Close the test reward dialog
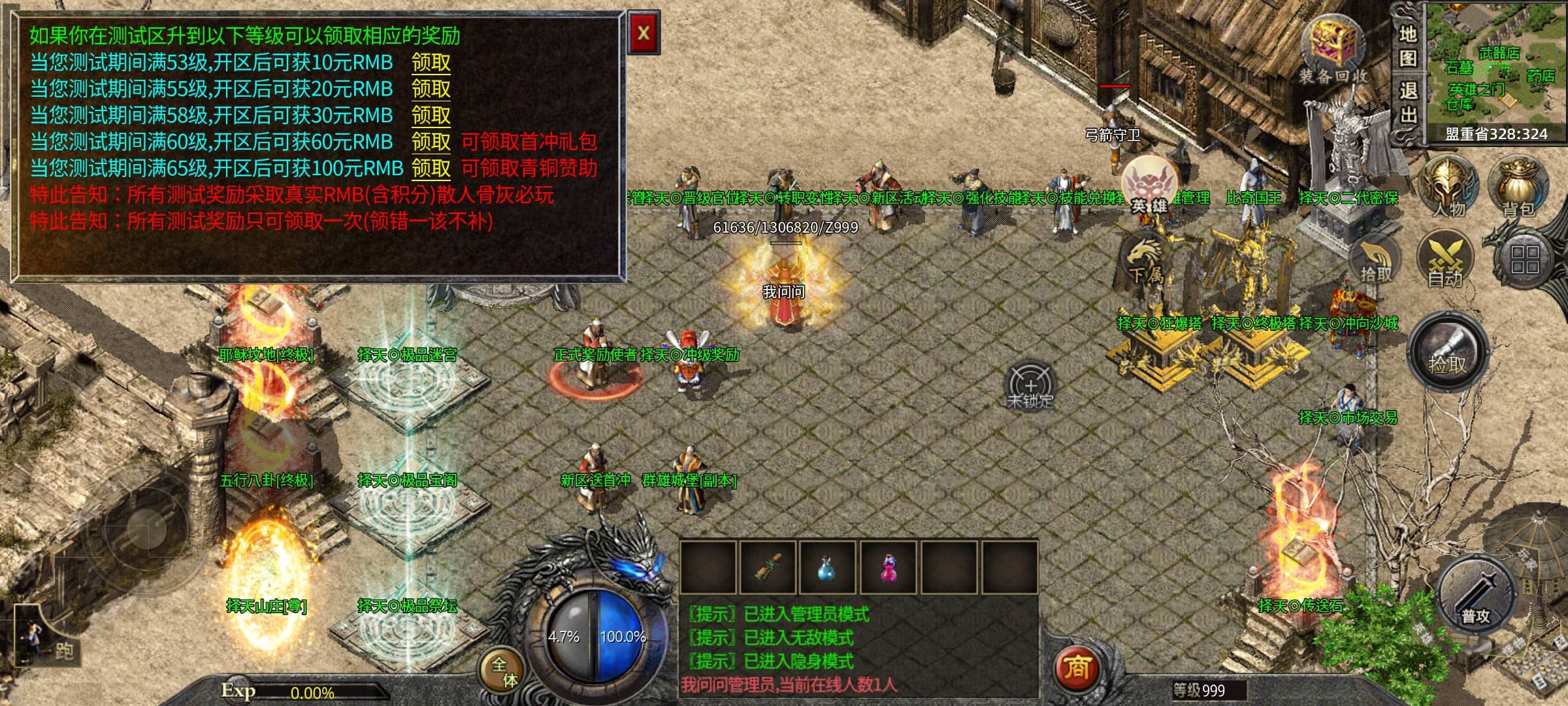This screenshot has height=706, width=1568. pos(643,33)
